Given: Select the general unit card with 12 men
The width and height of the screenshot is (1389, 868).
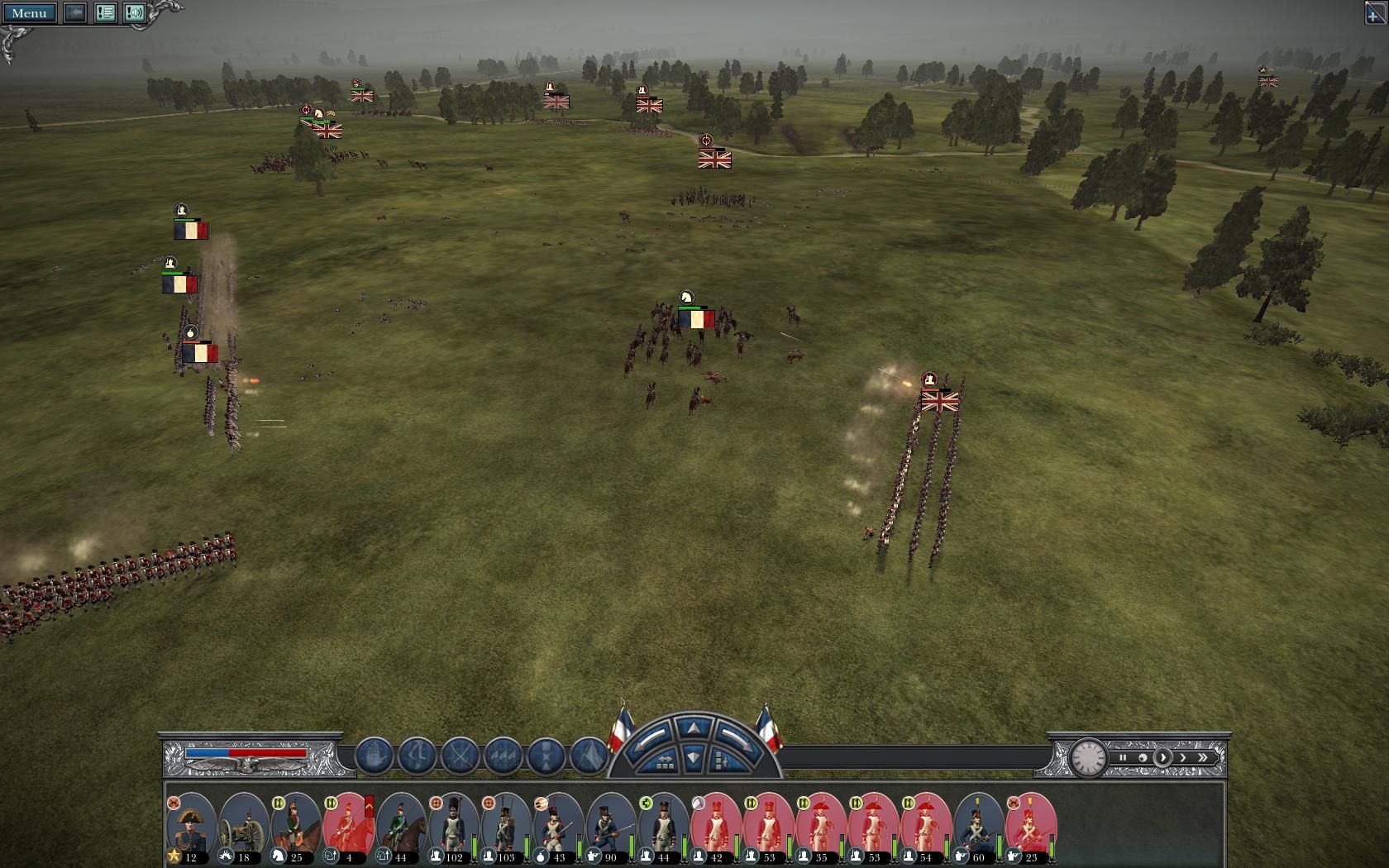Looking at the screenshot, I should click(191, 827).
